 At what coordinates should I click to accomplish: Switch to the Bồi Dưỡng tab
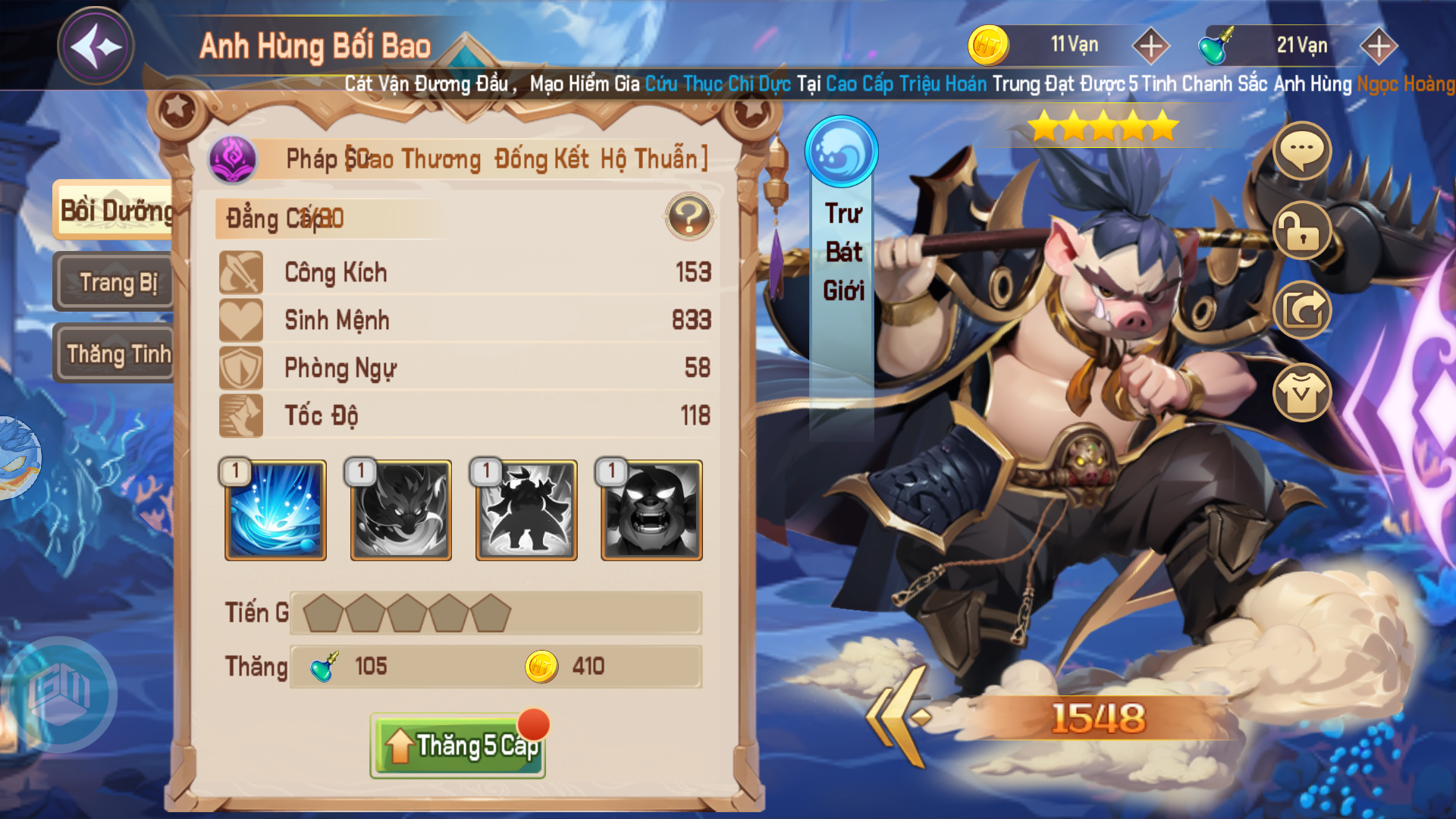[115, 211]
